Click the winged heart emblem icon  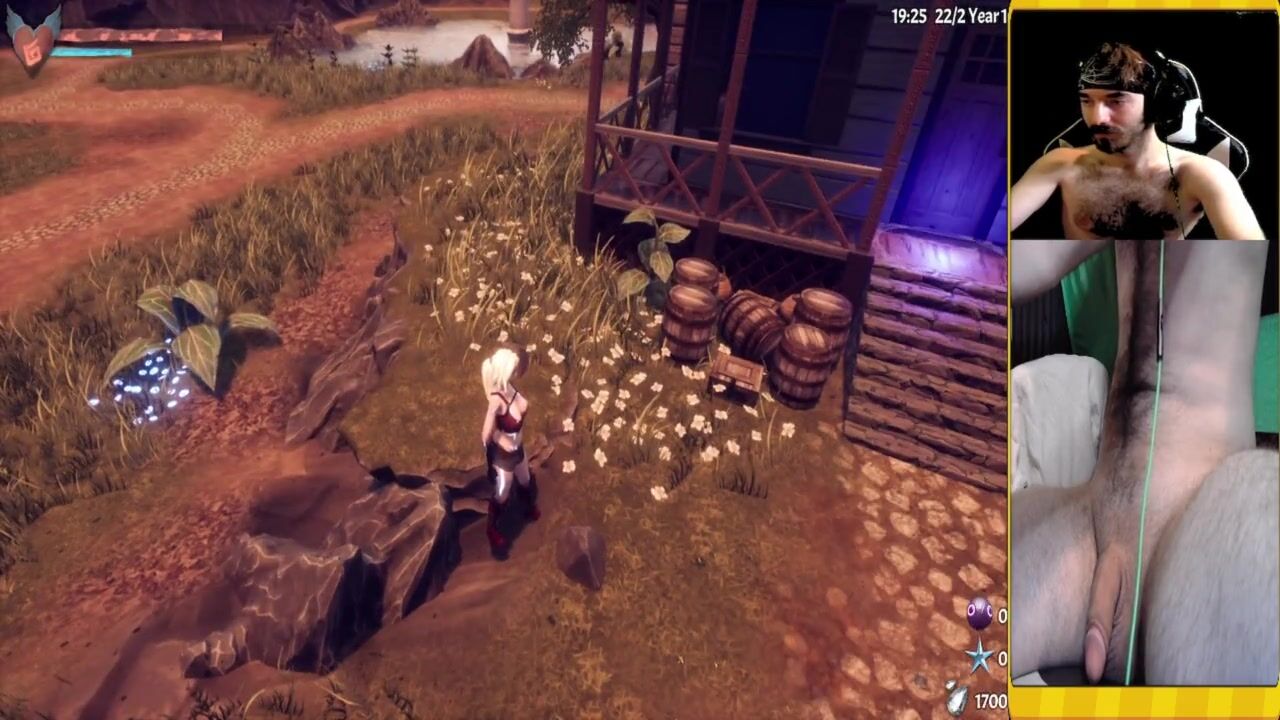33,33
